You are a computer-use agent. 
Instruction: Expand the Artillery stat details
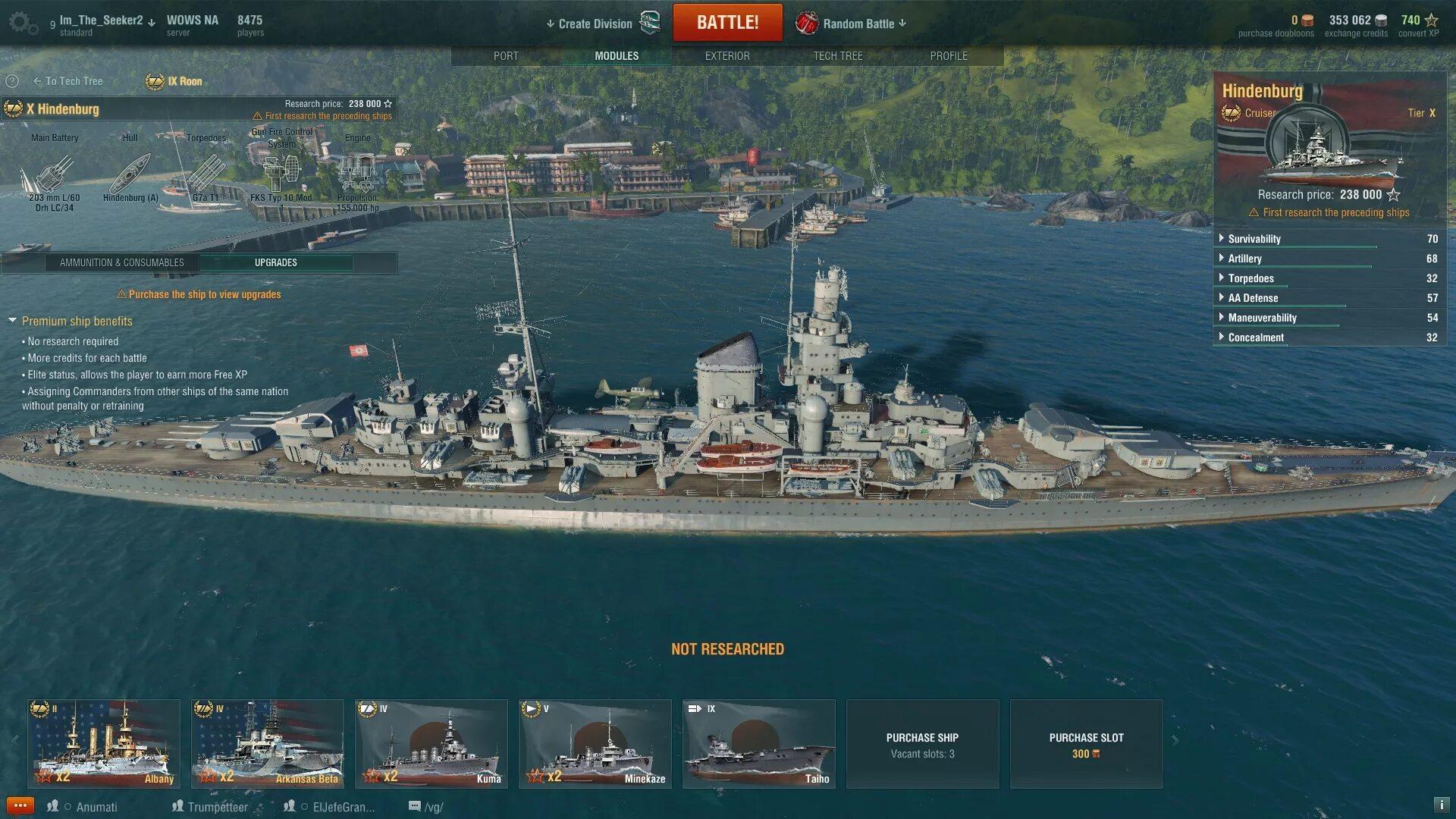(1244, 259)
